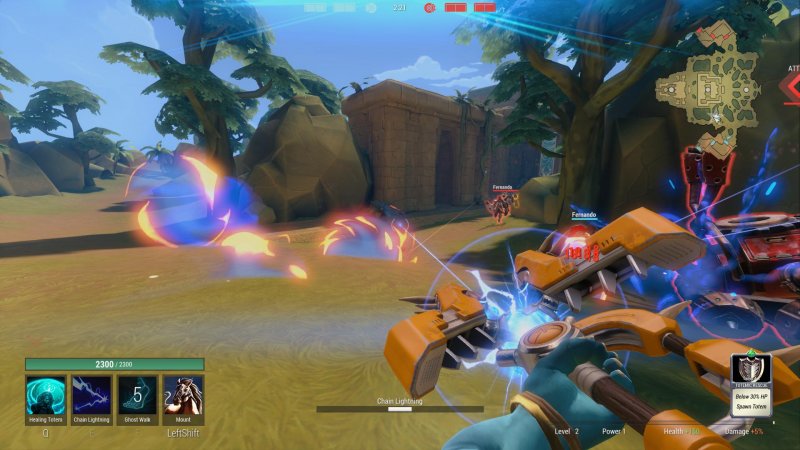Click the Mount horse icon
Viewport: 800px width, 450px height.
pyautogui.click(x=183, y=395)
